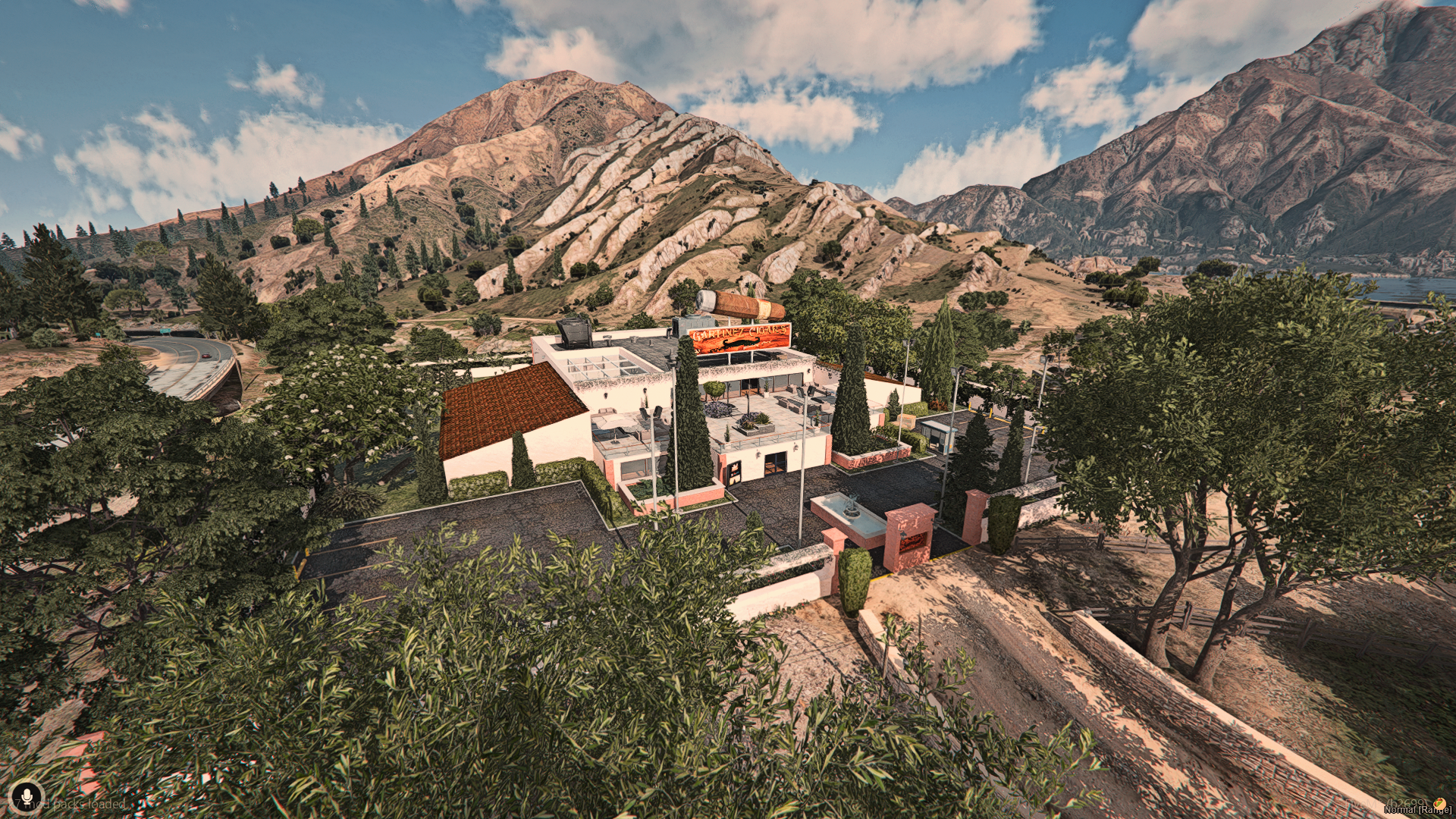Image resolution: width=1456 pixels, height=819 pixels.
Task: Toggle the voice chat microphone icon
Action: 27,797
